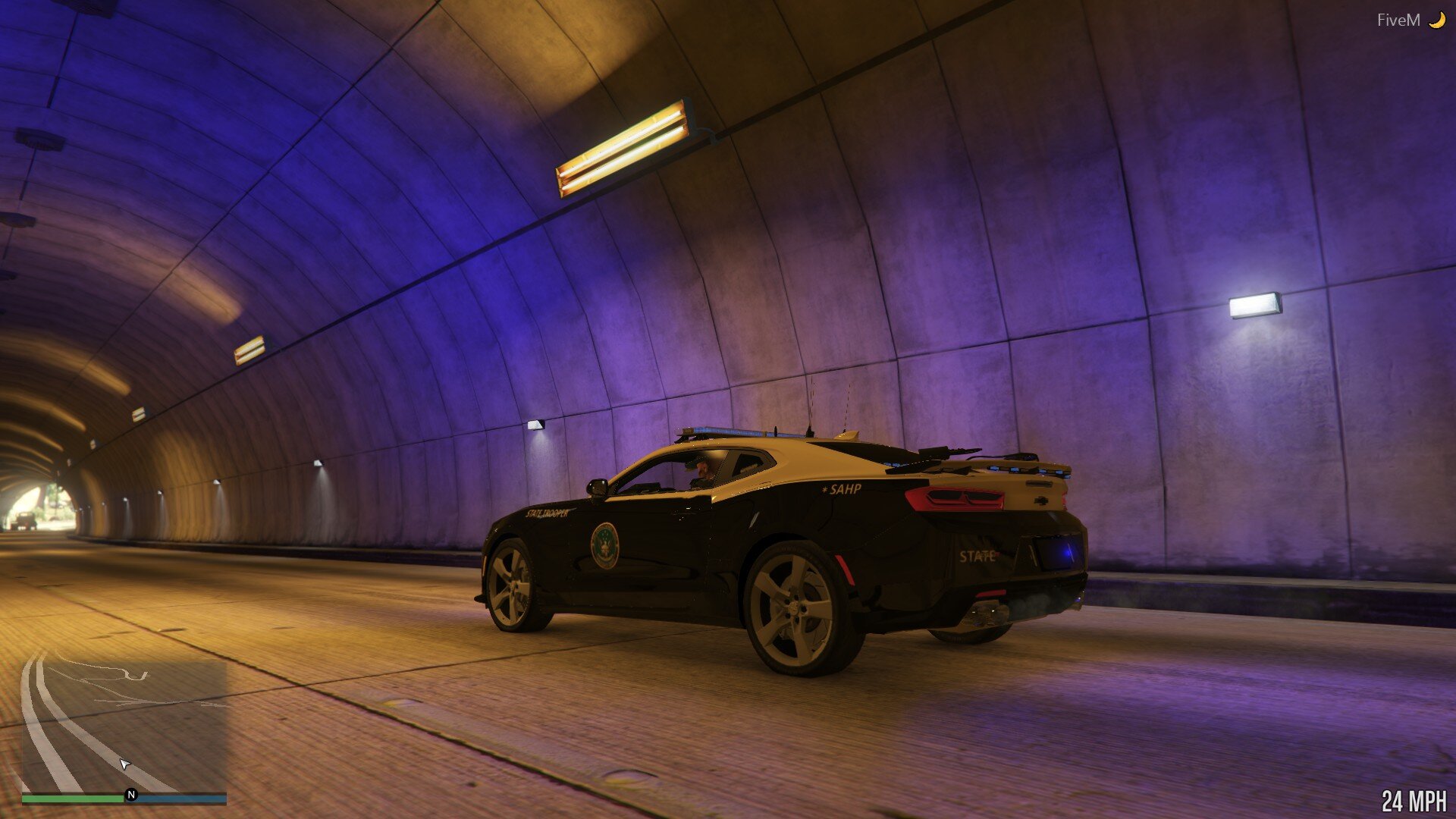The image size is (1456, 819).
Task: Click the minimap road display
Action: pos(124,720)
